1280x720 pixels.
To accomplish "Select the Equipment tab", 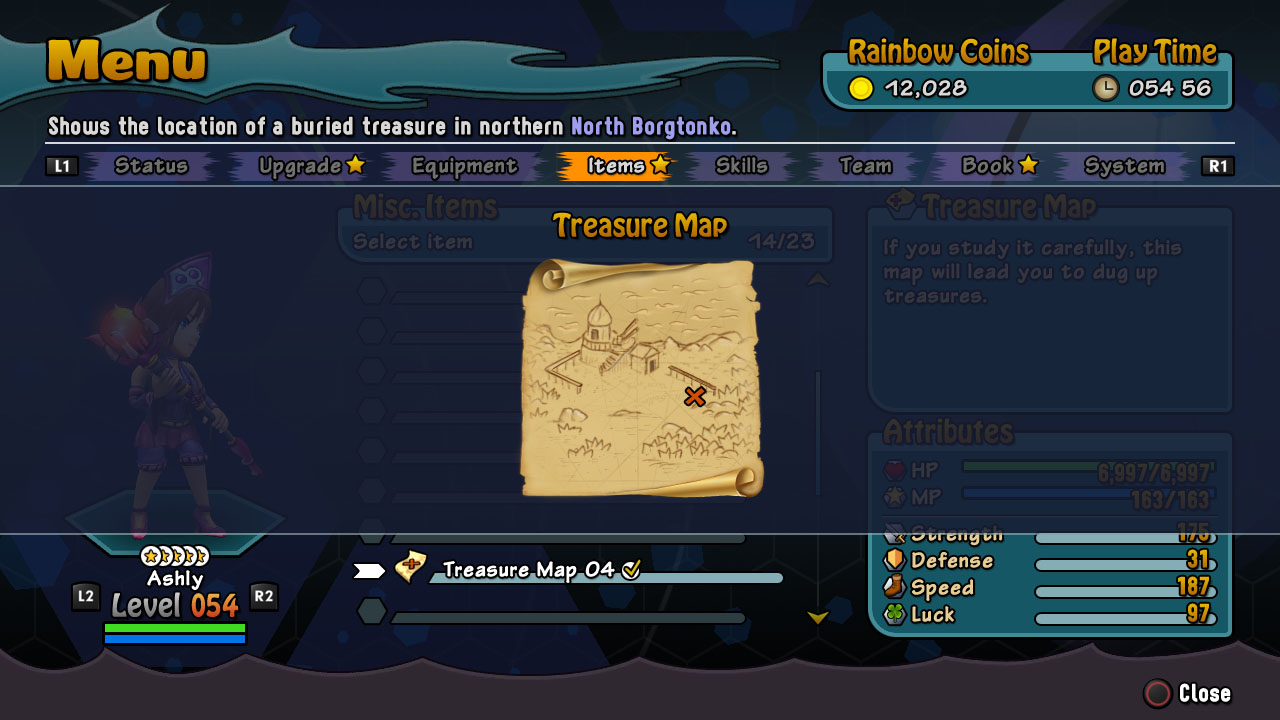I will 464,166.
